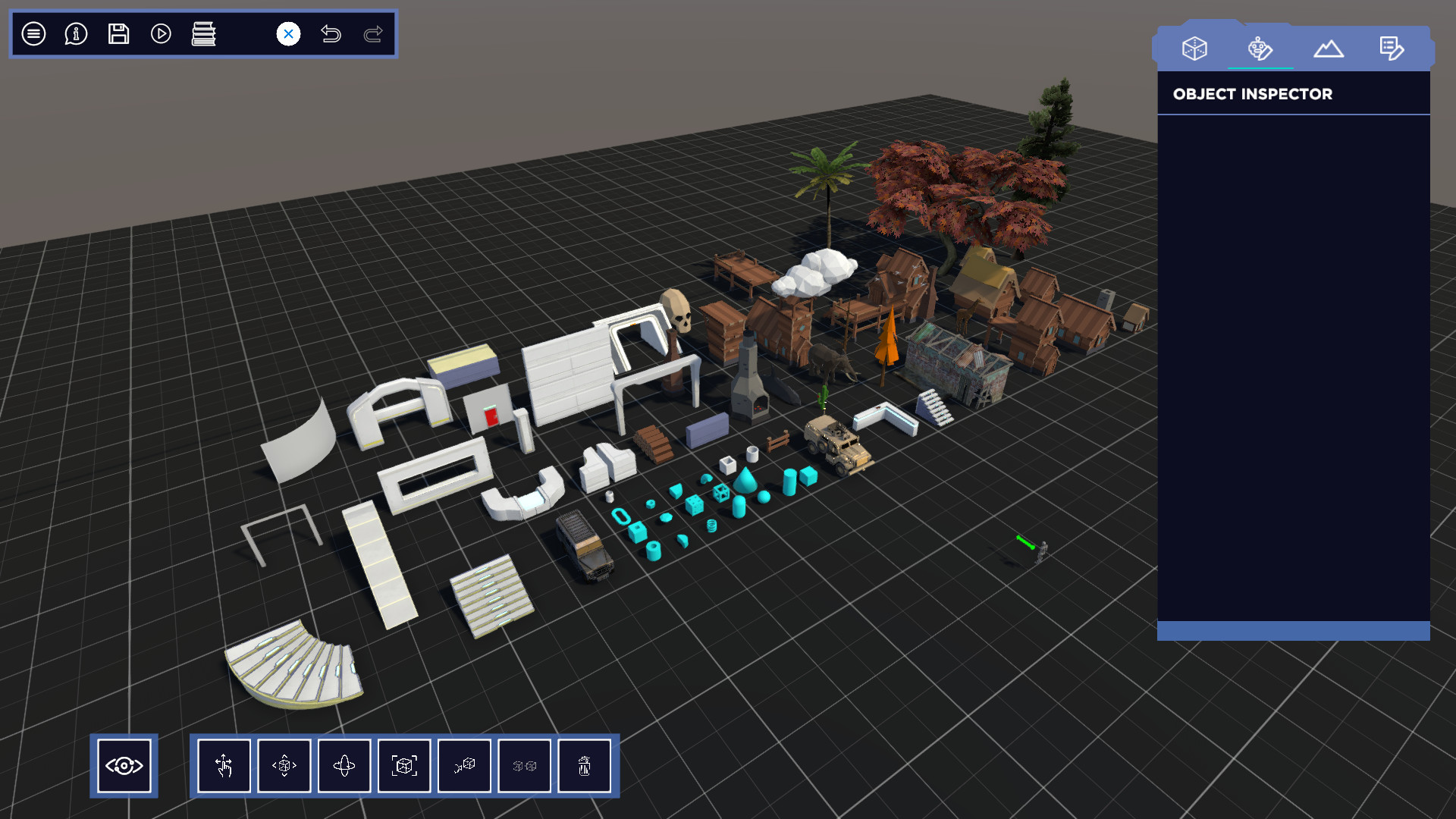Select the military truck model in the scene
1456x819 pixels.
(838, 444)
